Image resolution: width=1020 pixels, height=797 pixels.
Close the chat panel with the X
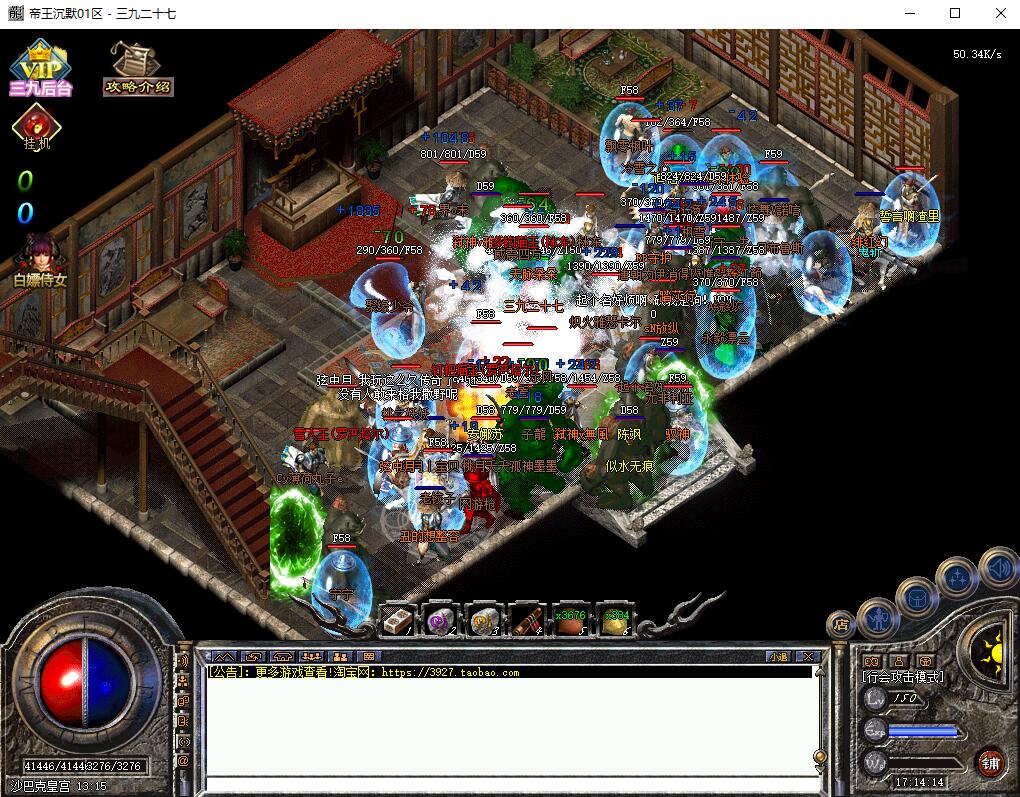[x=809, y=656]
